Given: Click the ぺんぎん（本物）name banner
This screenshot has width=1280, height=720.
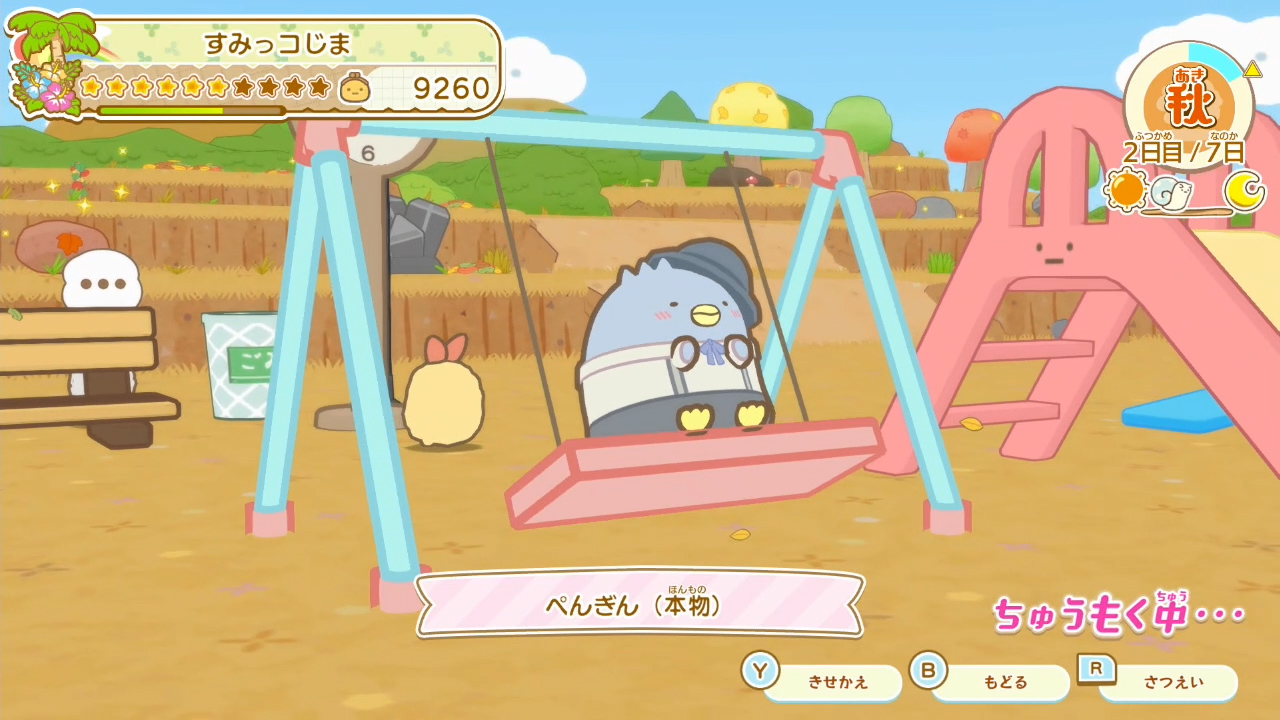Looking at the screenshot, I should point(640,604).
